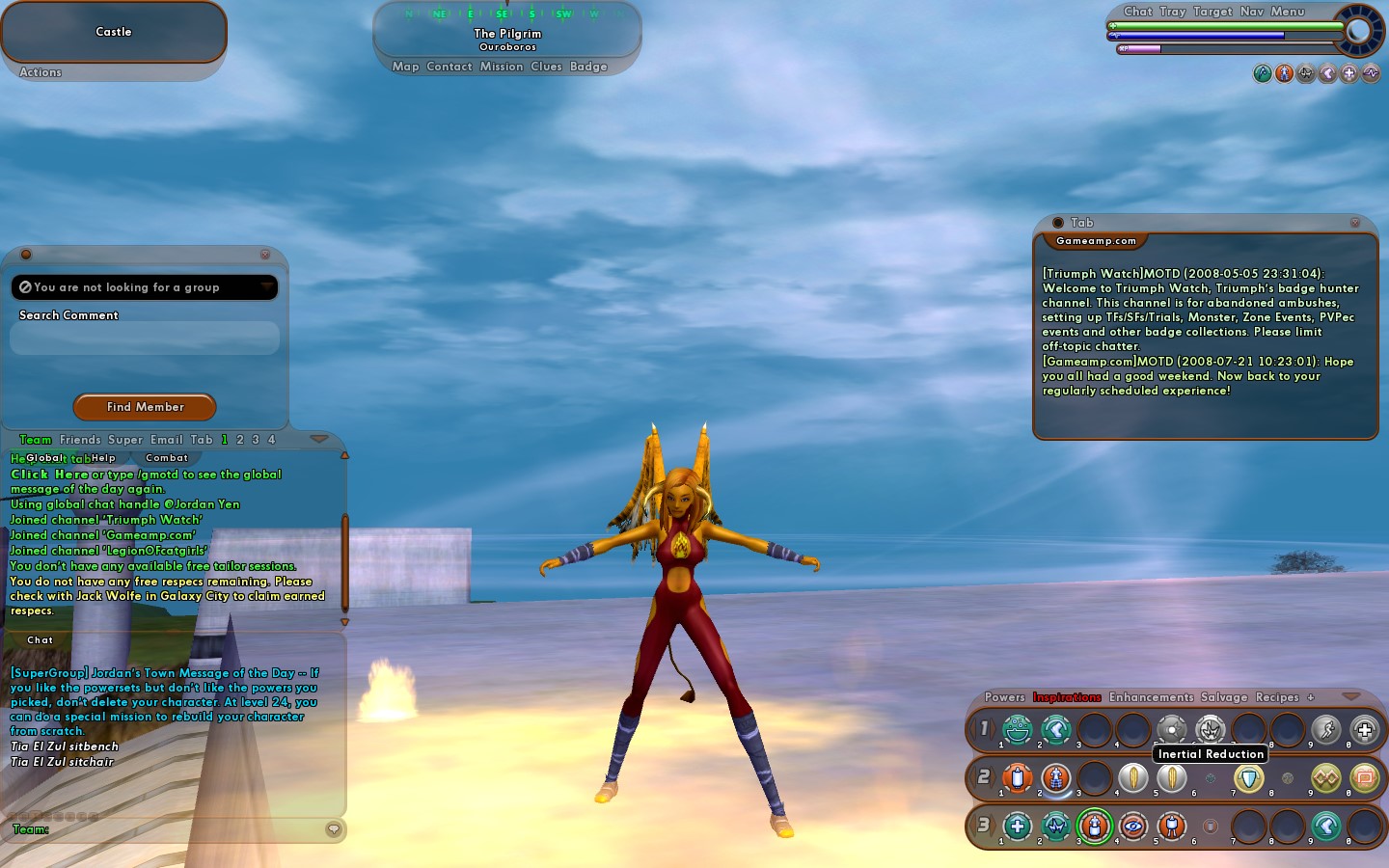Open the Salvage window
1389x868 pixels.
(1224, 697)
